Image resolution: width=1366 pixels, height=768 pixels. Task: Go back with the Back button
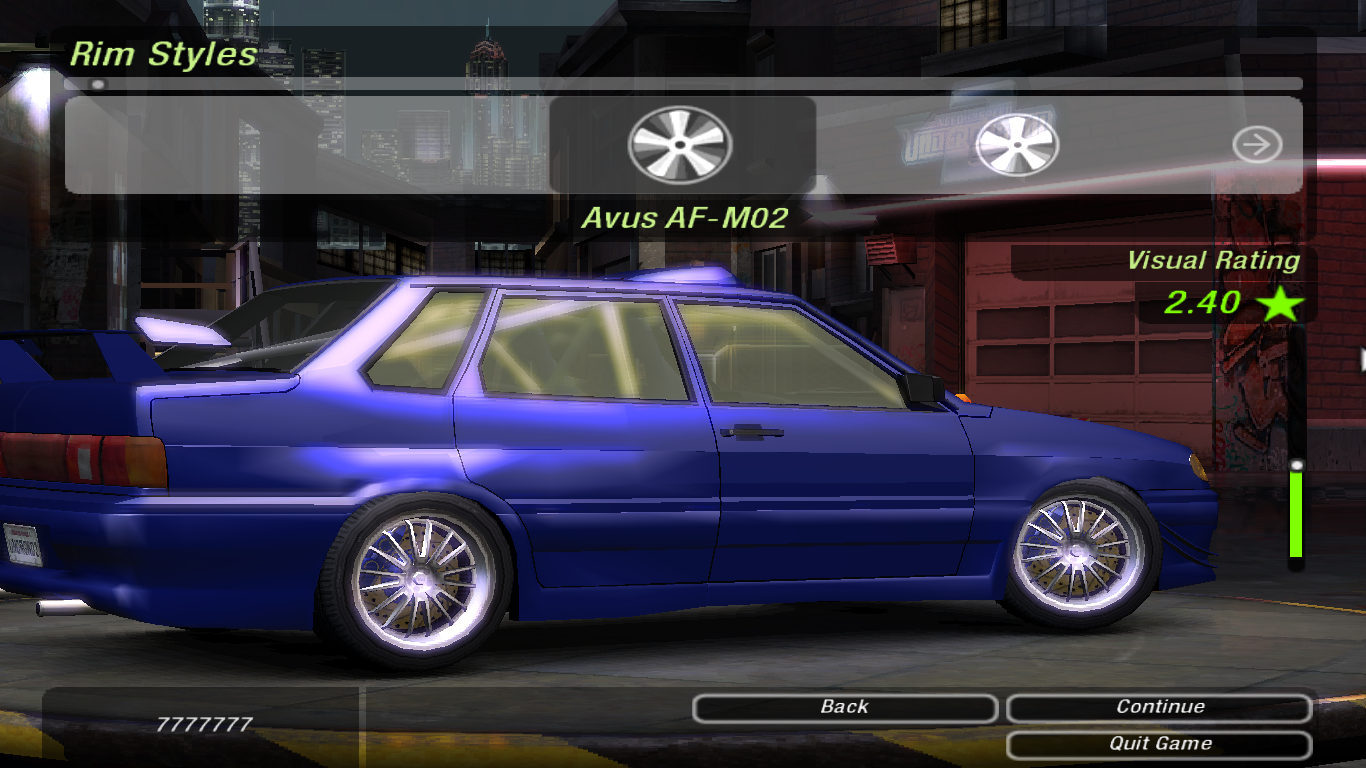click(844, 708)
